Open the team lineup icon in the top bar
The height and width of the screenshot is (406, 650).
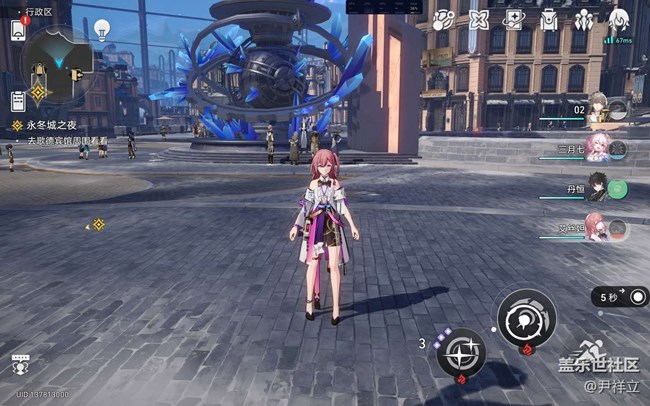[583, 19]
